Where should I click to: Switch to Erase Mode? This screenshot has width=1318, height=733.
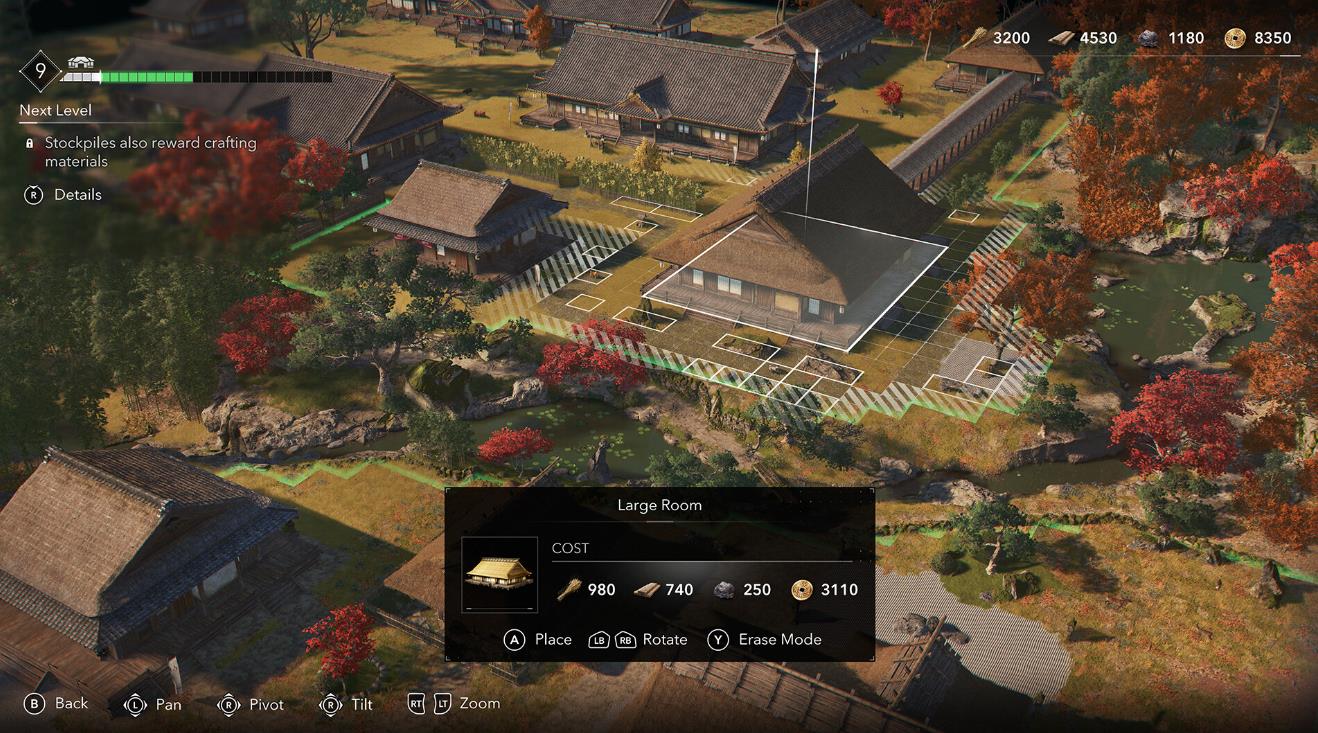pos(764,640)
